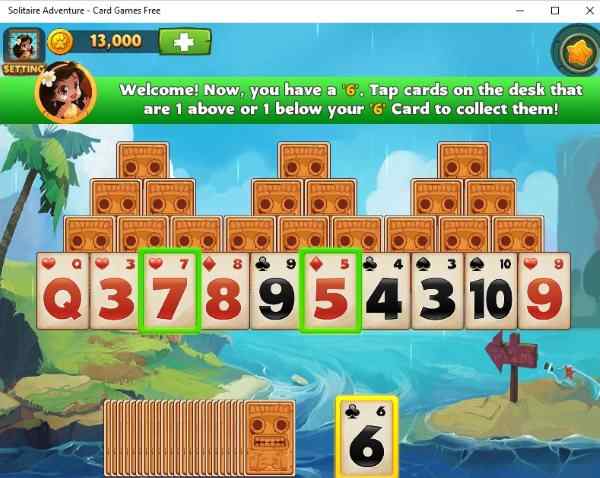Tap the highlighted 5 of diamonds card
600x478 pixels.
pos(328,292)
